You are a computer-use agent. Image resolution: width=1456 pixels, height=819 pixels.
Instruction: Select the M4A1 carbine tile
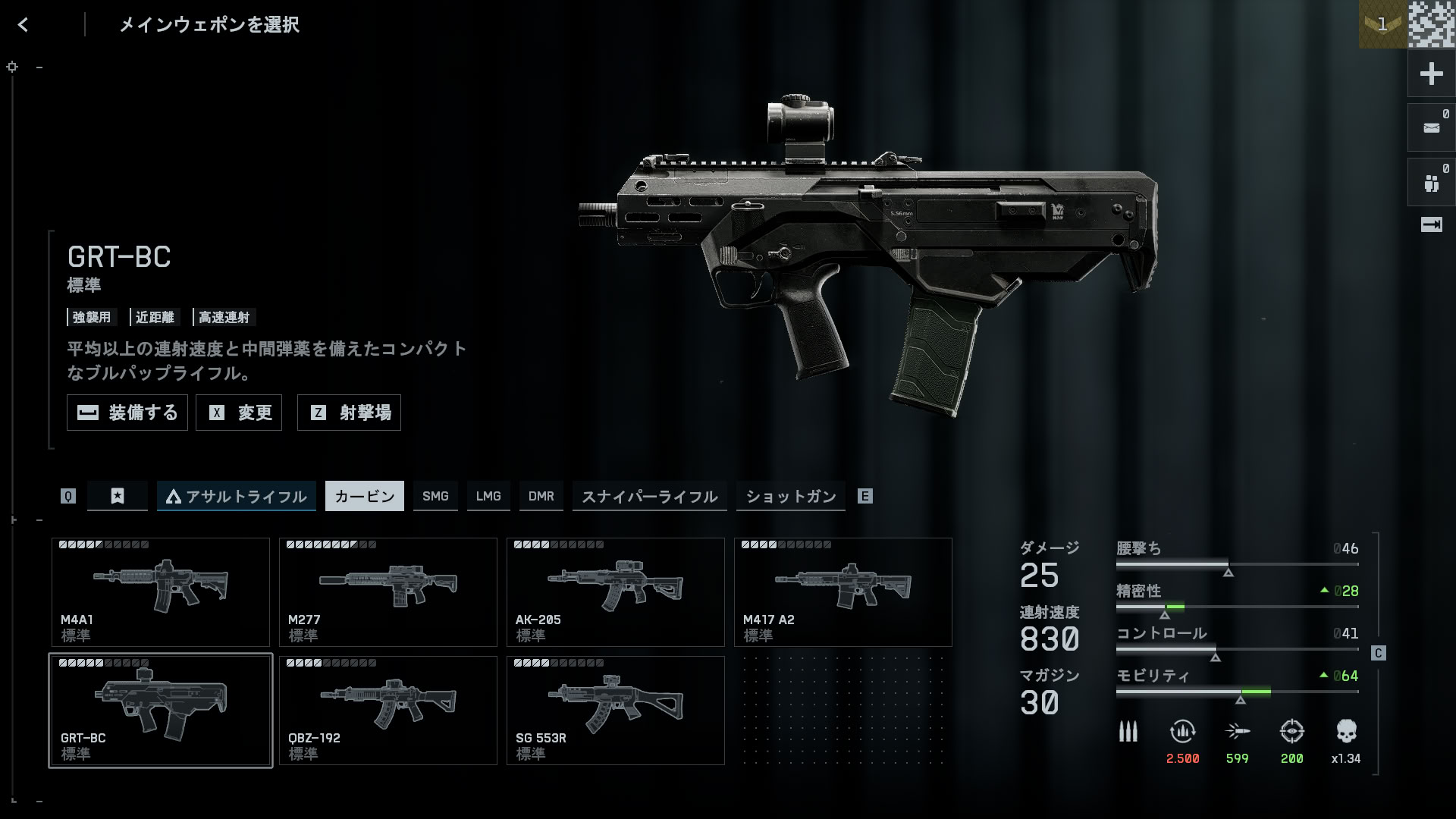point(160,591)
